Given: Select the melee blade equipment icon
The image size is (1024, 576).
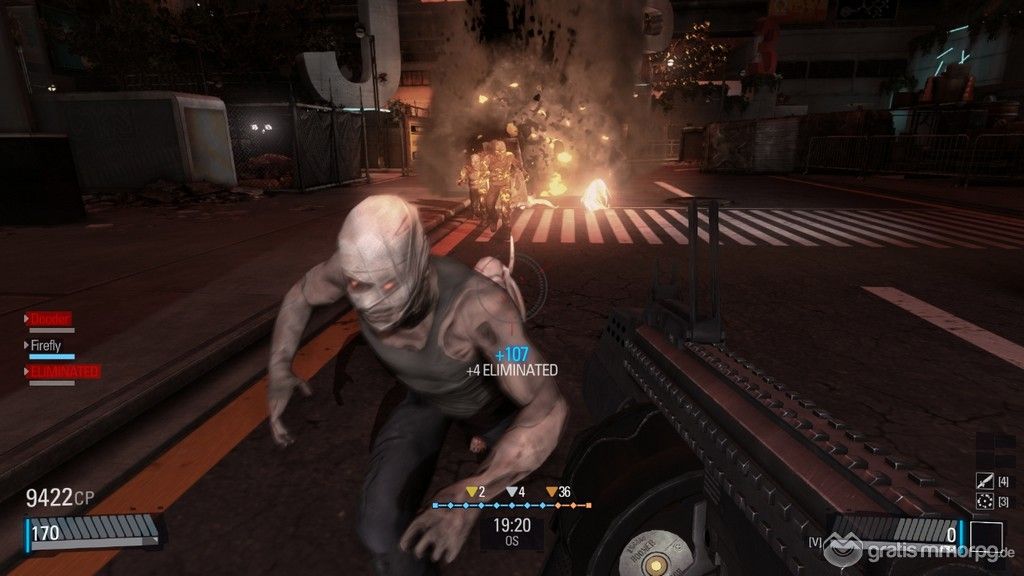Looking at the screenshot, I should pos(983,482).
